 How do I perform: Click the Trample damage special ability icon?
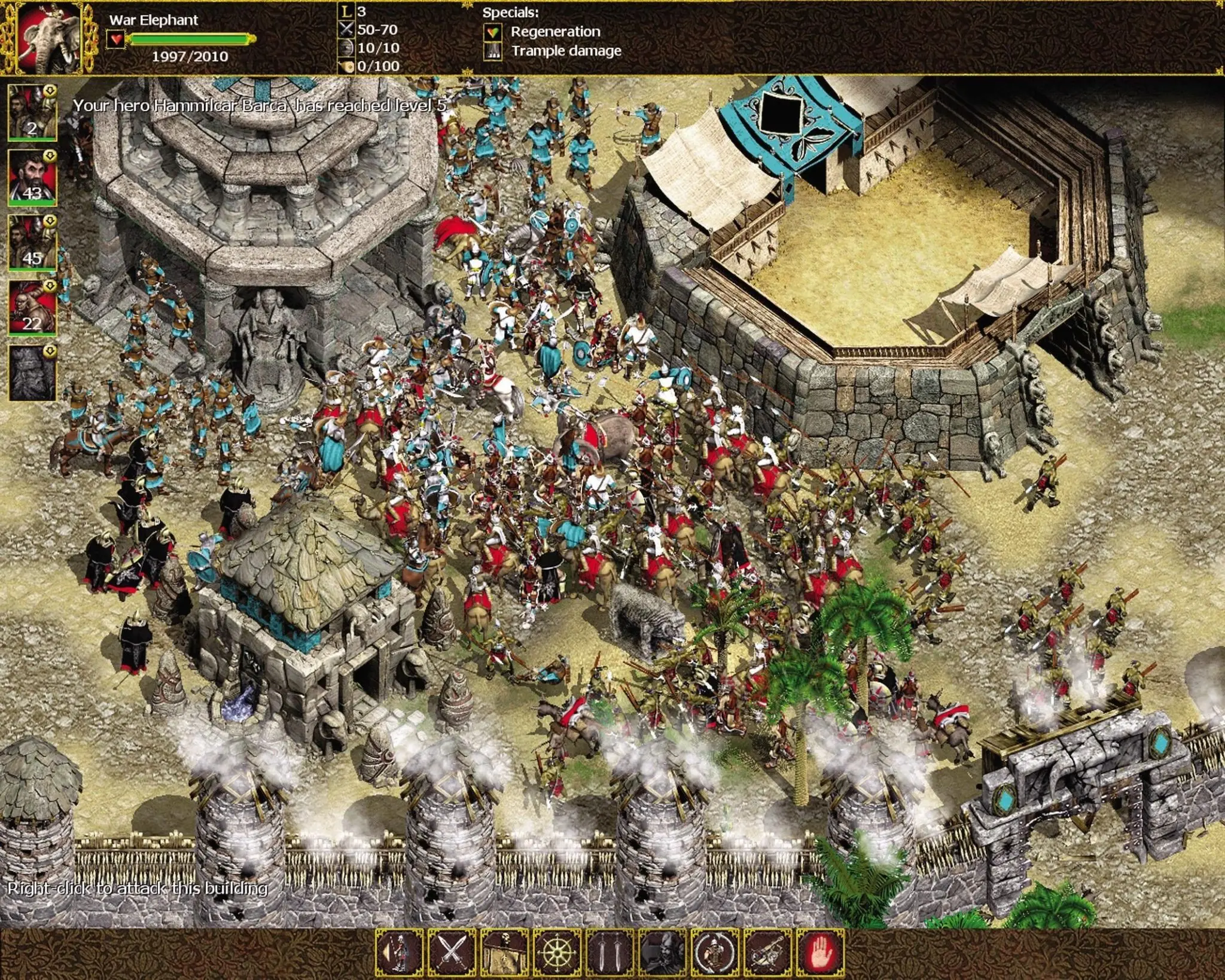(x=492, y=53)
